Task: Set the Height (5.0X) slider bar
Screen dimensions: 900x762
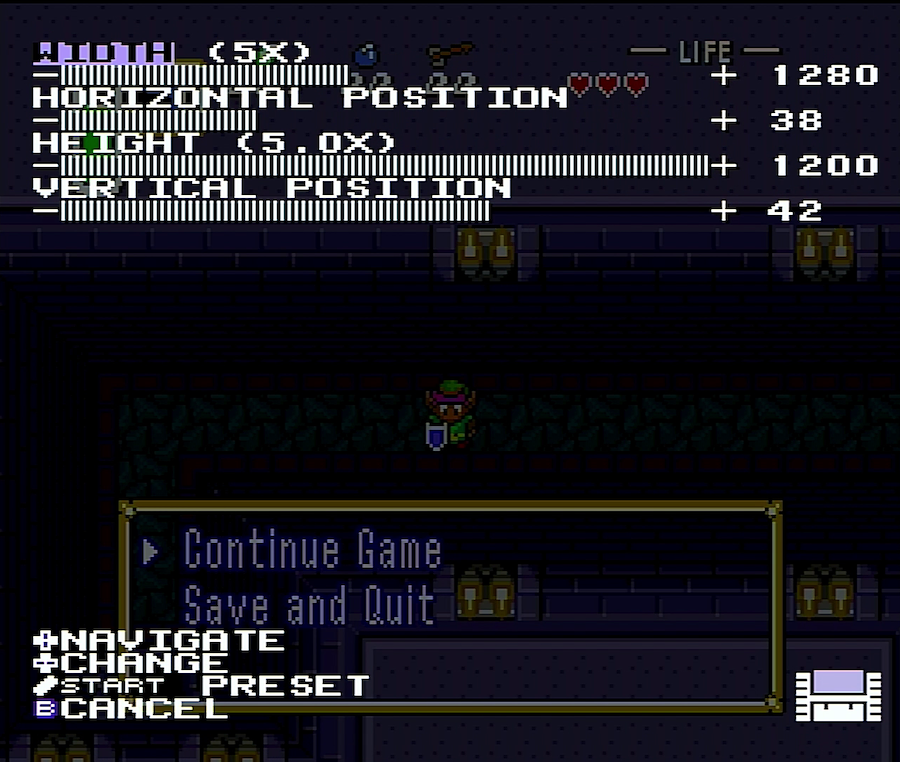Action: (384, 166)
